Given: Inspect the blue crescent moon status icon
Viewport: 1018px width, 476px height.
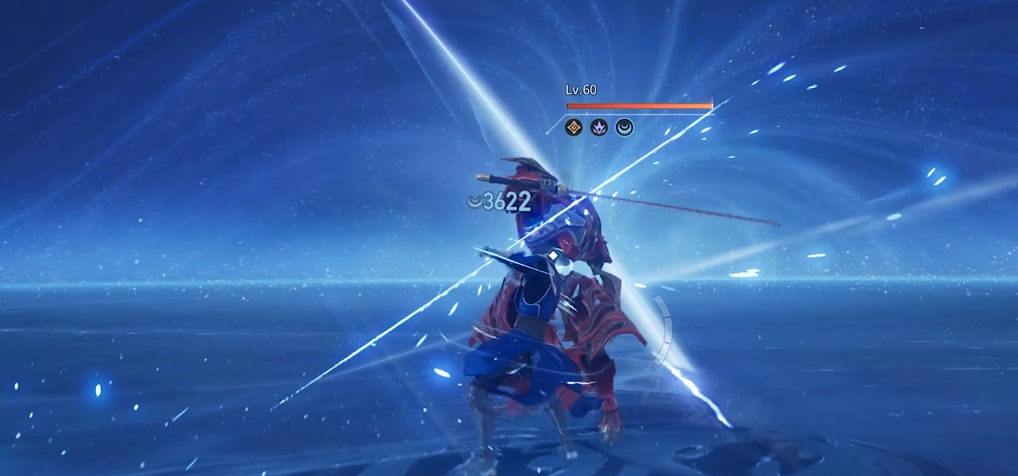Looking at the screenshot, I should (x=624, y=127).
